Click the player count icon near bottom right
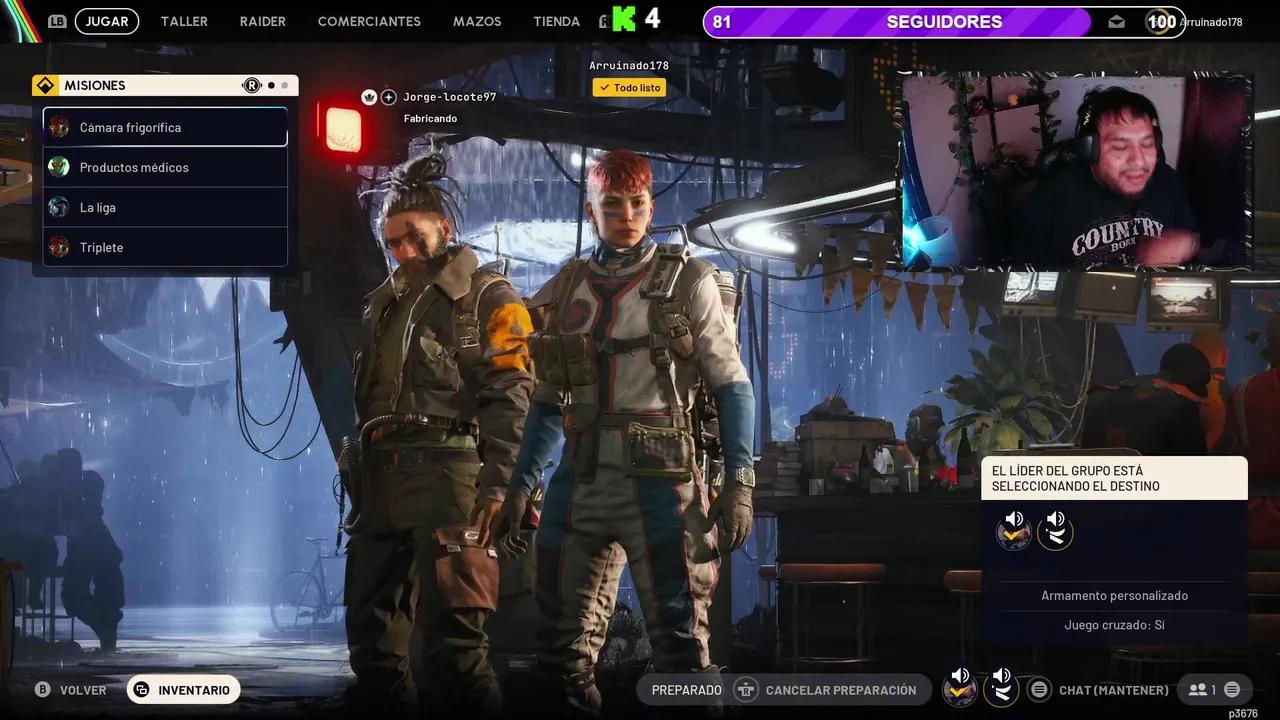The height and width of the screenshot is (720, 1280). 1198,689
